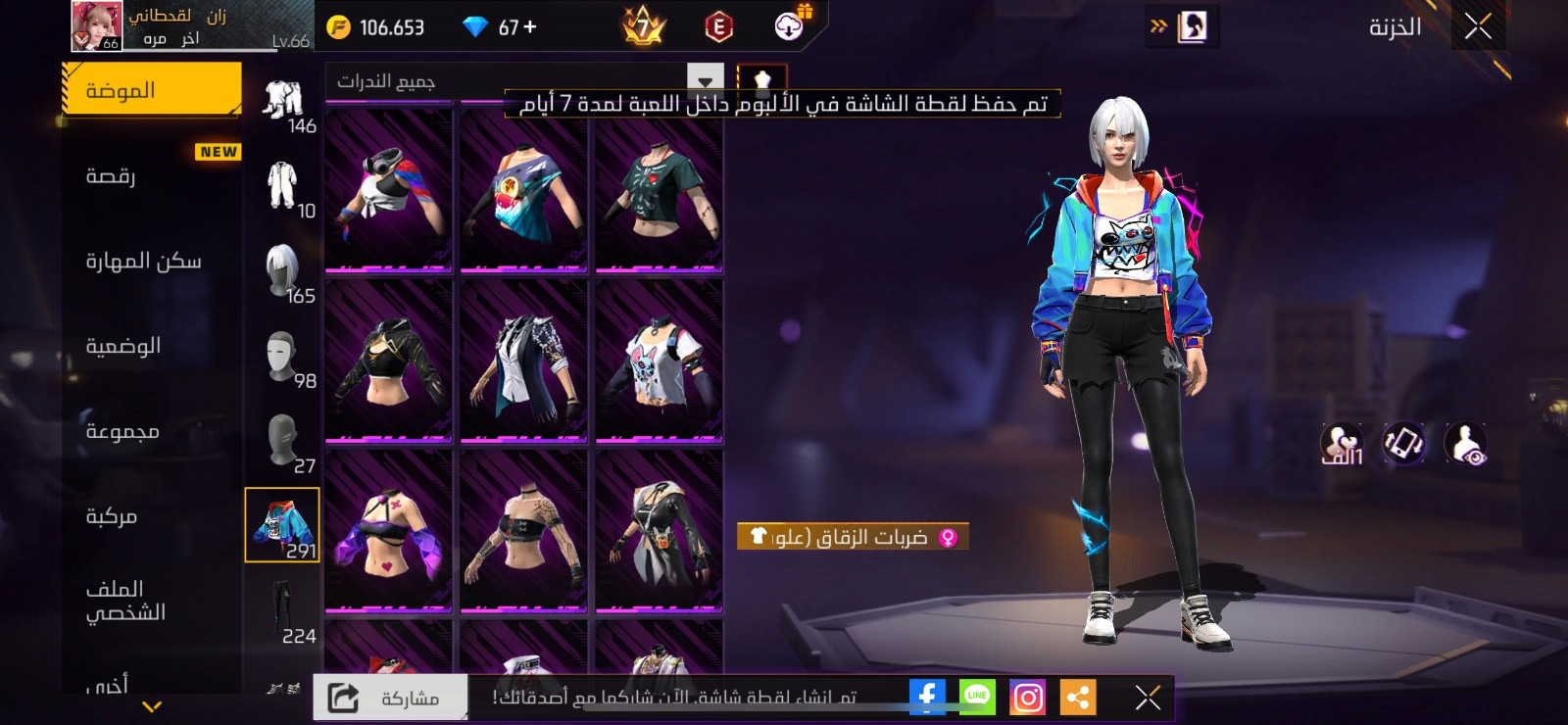
Task: Open the جميع الندرات rarity dropdown
Action: coord(524,80)
